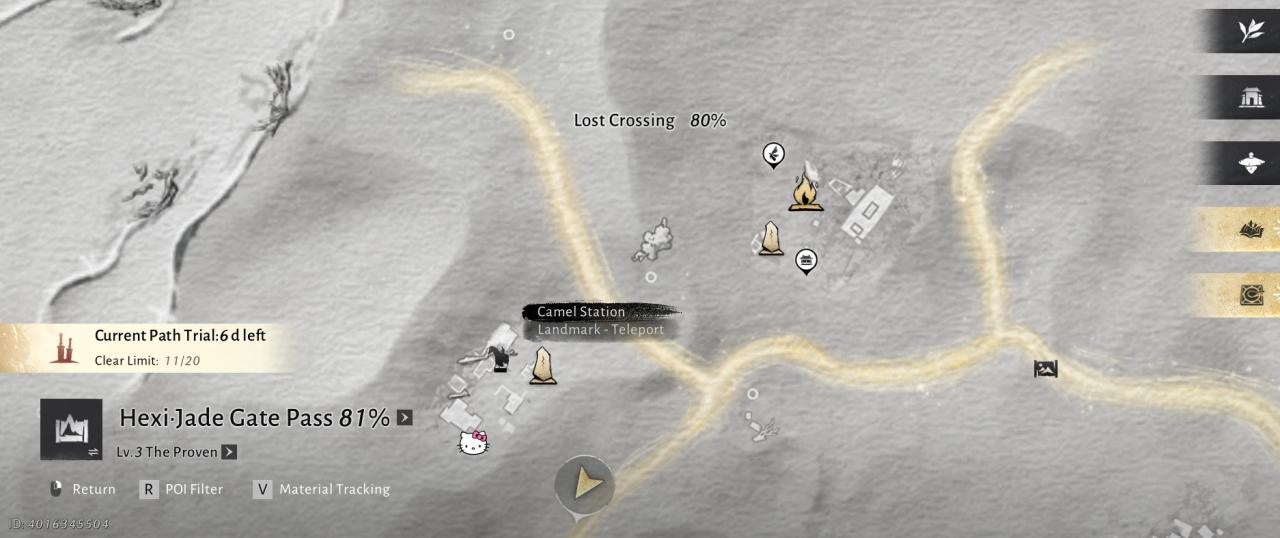Image resolution: width=1280 pixels, height=538 pixels.
Task: Expand Hexi·Jade Gate Pass exploration details arrow
Action: tap(404, 418)
